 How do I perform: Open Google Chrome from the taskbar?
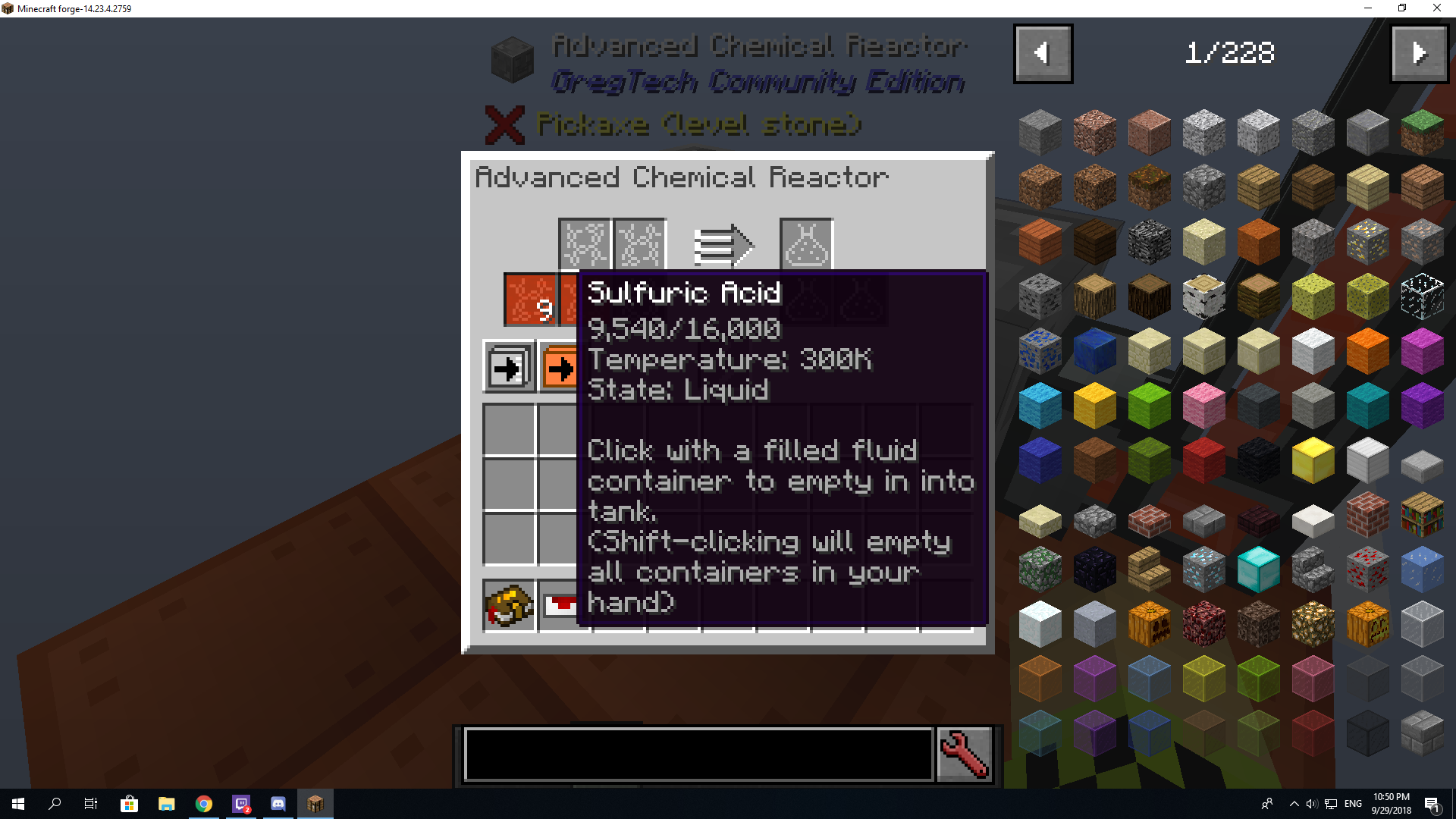click(203, 803)
